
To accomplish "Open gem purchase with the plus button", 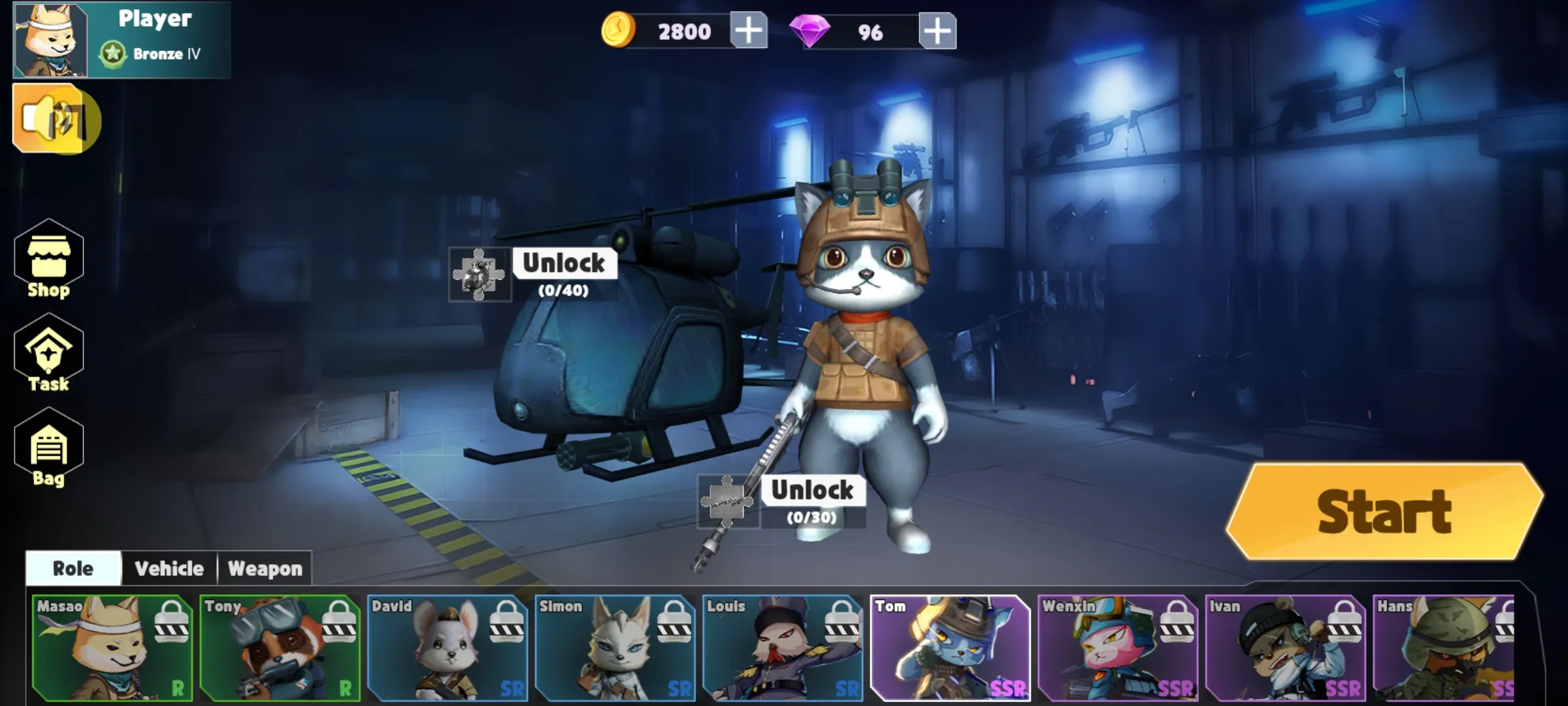I will [937, 29].
